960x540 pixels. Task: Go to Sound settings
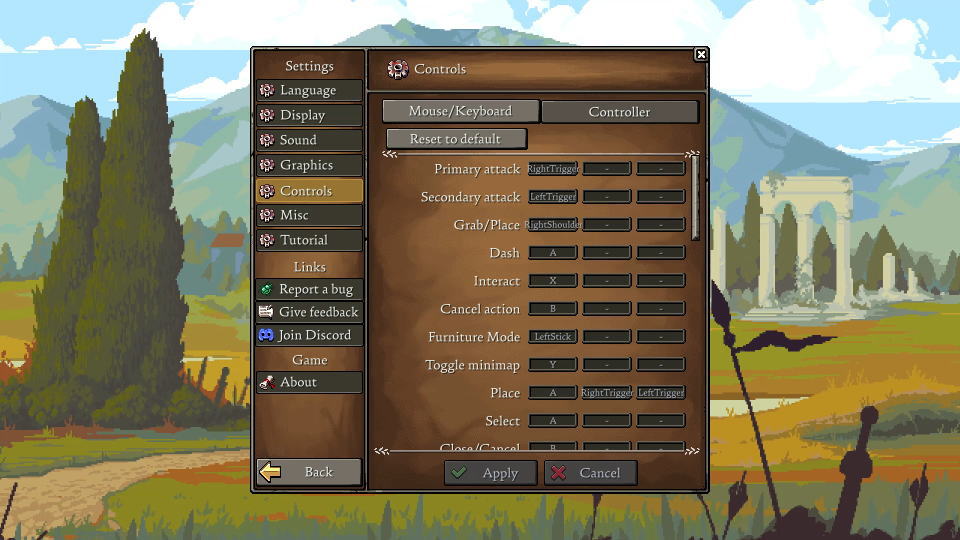click(x=309, y=140)
